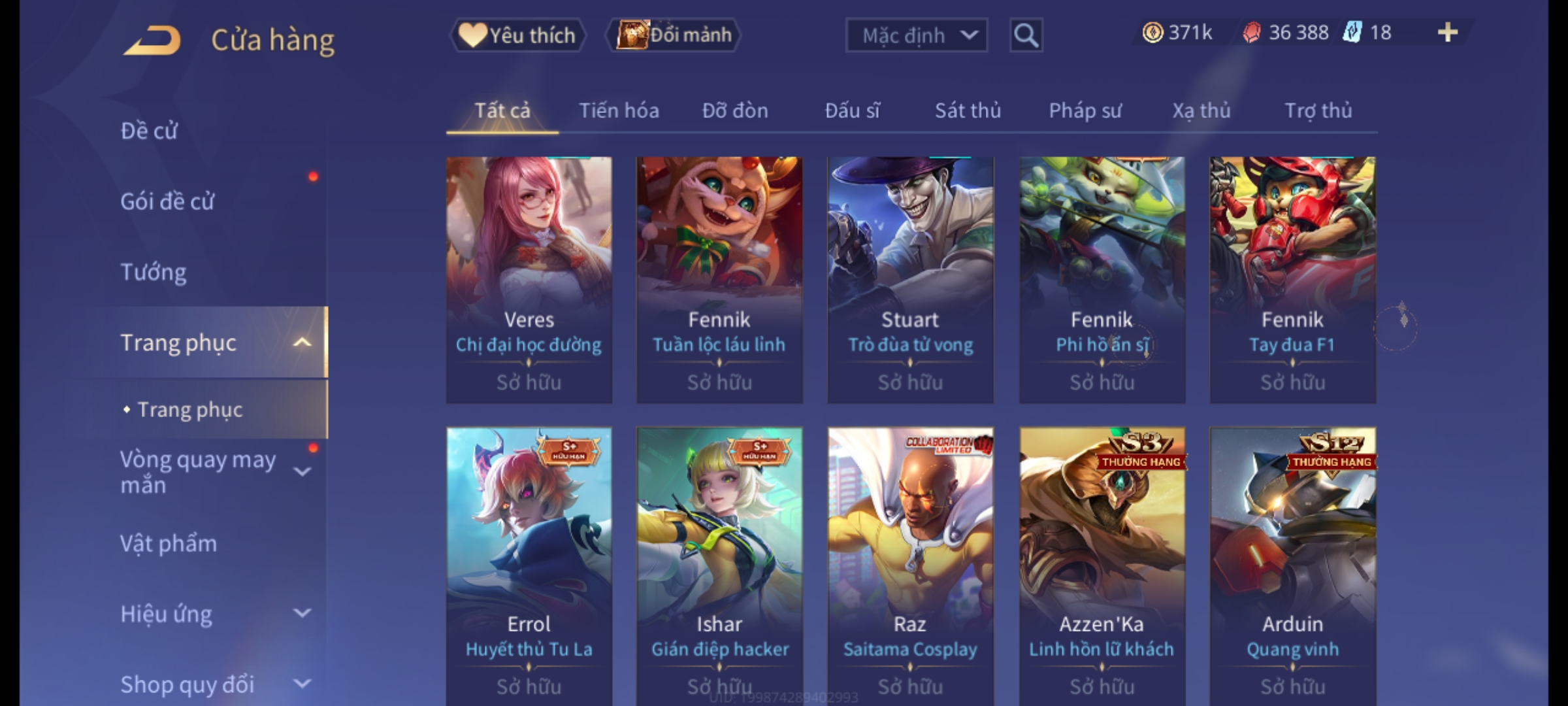
Task: Open the Vật phẩm section
Action: (x=169, y=544)
